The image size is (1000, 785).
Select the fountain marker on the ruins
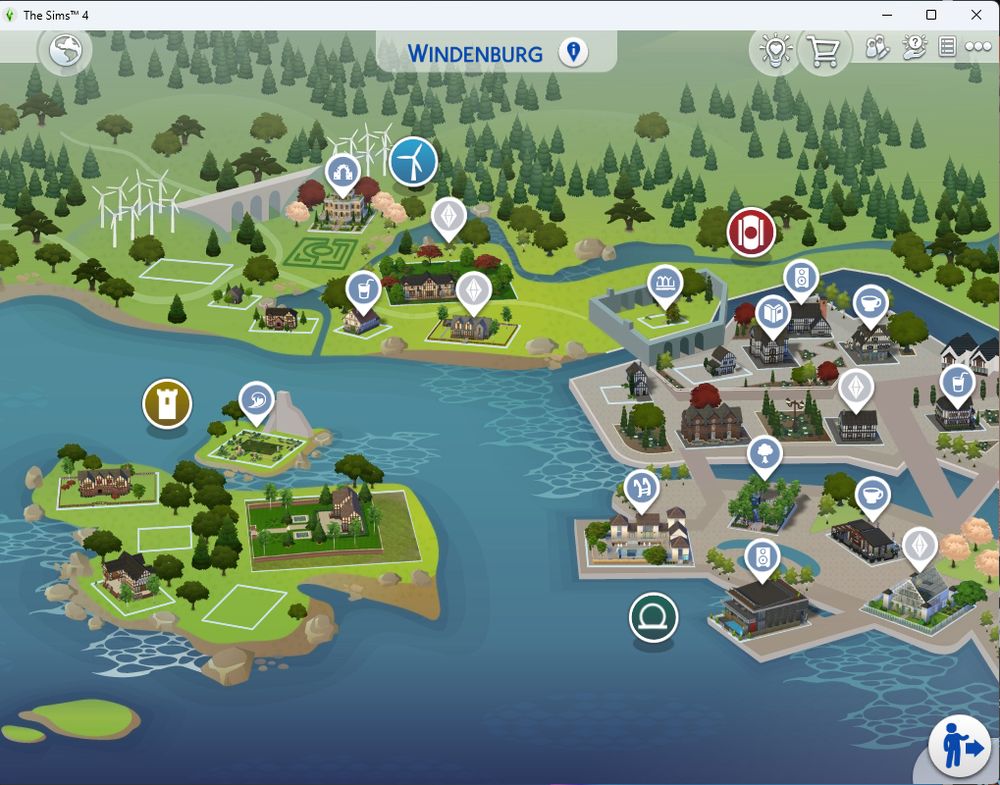point(664,284)
